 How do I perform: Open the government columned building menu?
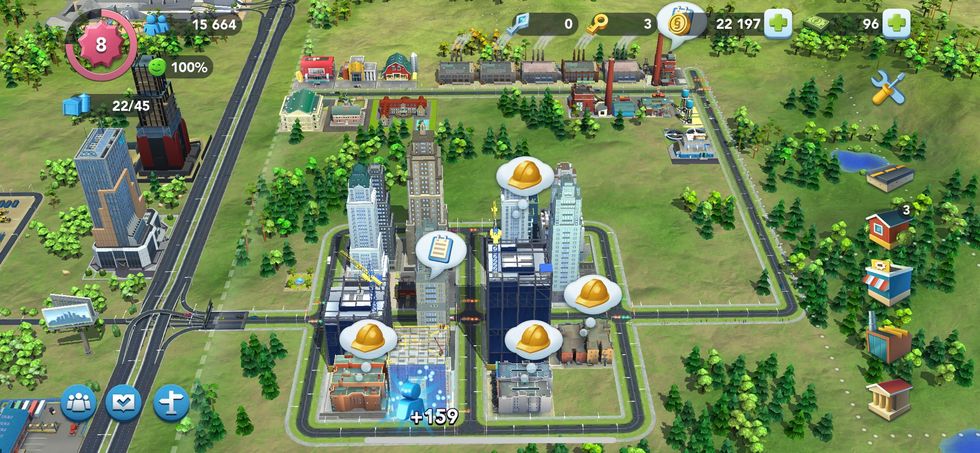(x=888, y=398)
